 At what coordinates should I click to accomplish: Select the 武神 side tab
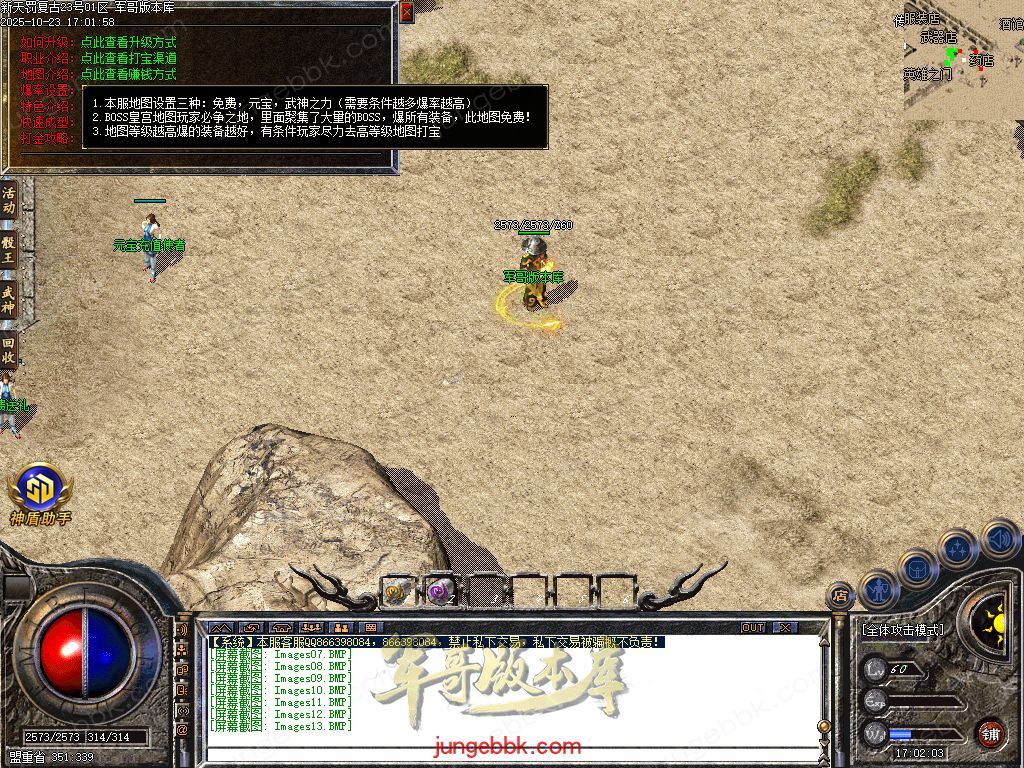[9, 298]
